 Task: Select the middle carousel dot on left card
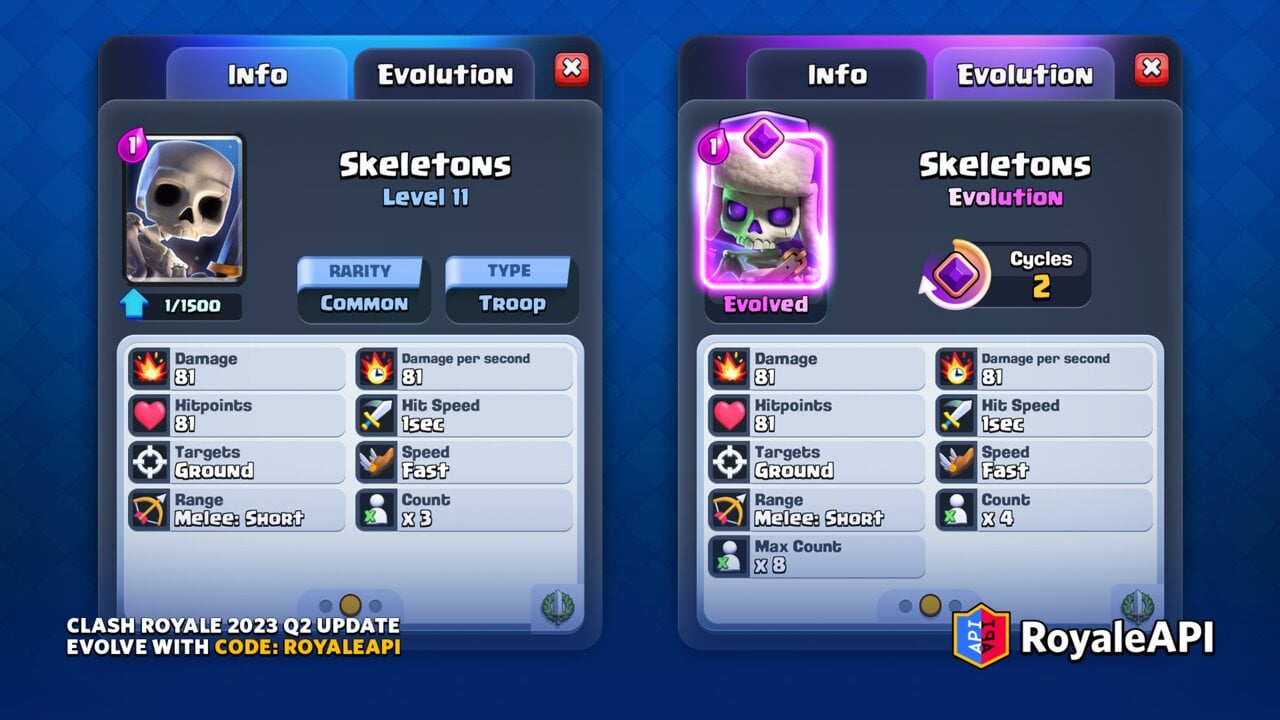tap(349, 602)
